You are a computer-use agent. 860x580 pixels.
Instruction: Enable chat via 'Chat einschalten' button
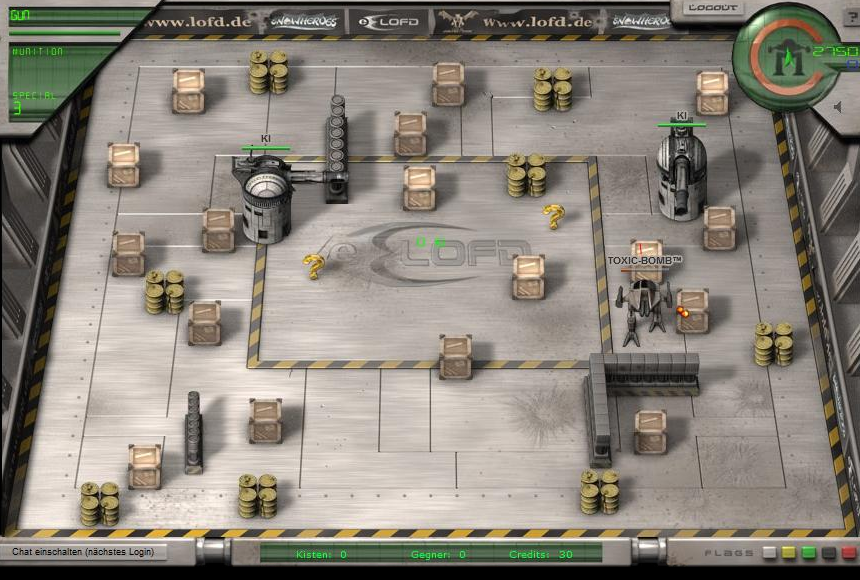[x=84, y=552]
